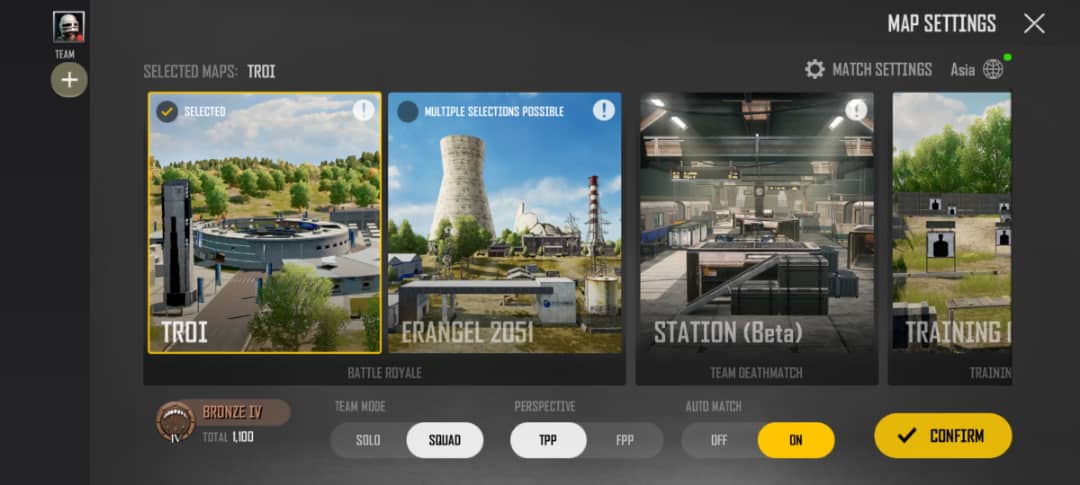The width and height of the screenshot is (1080, 485).
Task: Set team mode to Squad
Action: 445,440
